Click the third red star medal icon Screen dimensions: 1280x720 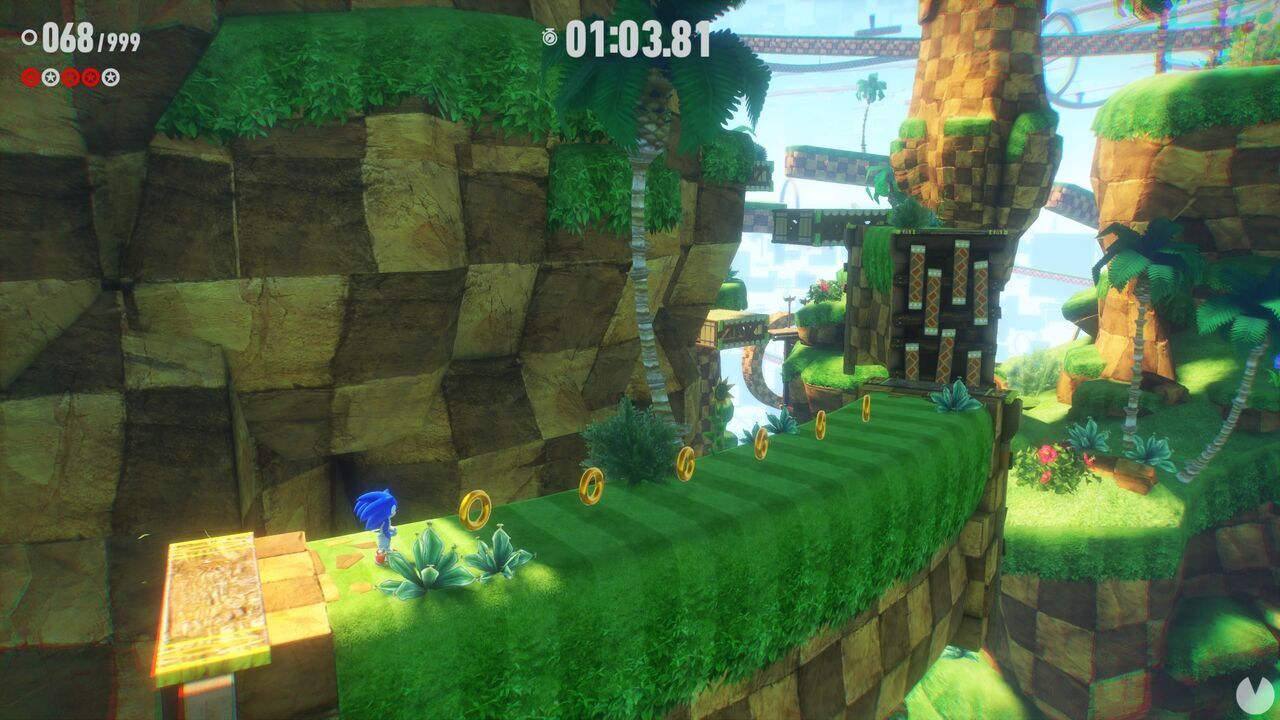point(68,77)
